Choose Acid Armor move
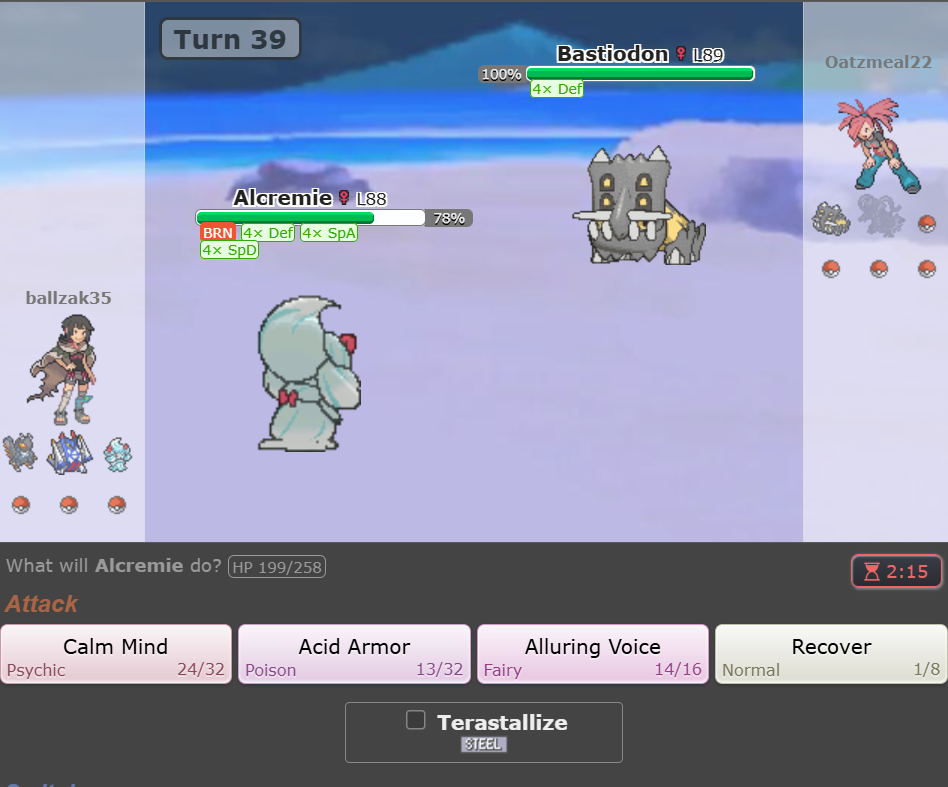Screen dimensions: 948x787 tap(354, 654)
